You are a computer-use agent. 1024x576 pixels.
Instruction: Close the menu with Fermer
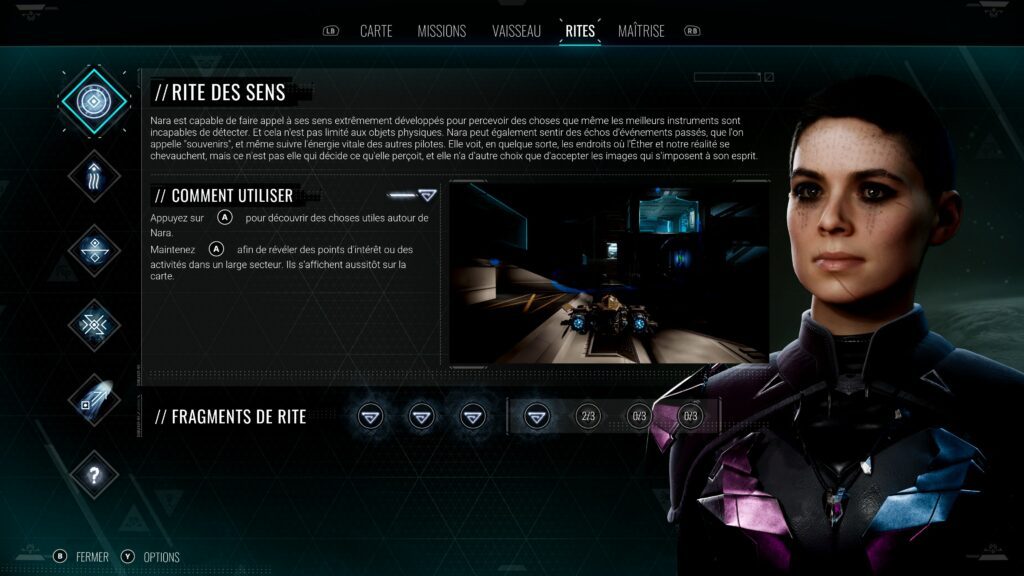tap(91, 557)
